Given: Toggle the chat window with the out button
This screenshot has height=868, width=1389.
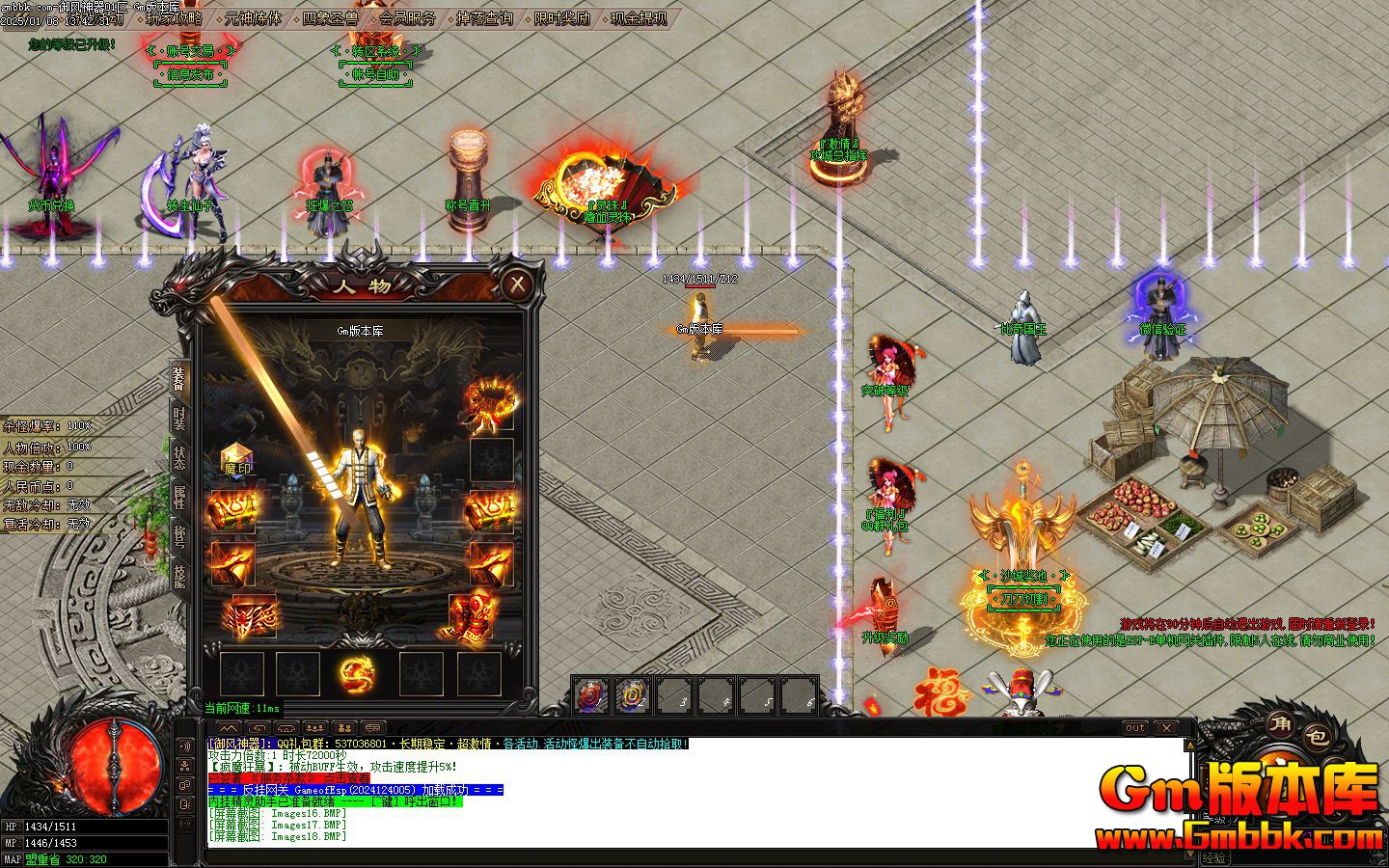Looking at the screenshot, I should point(1137,728).
